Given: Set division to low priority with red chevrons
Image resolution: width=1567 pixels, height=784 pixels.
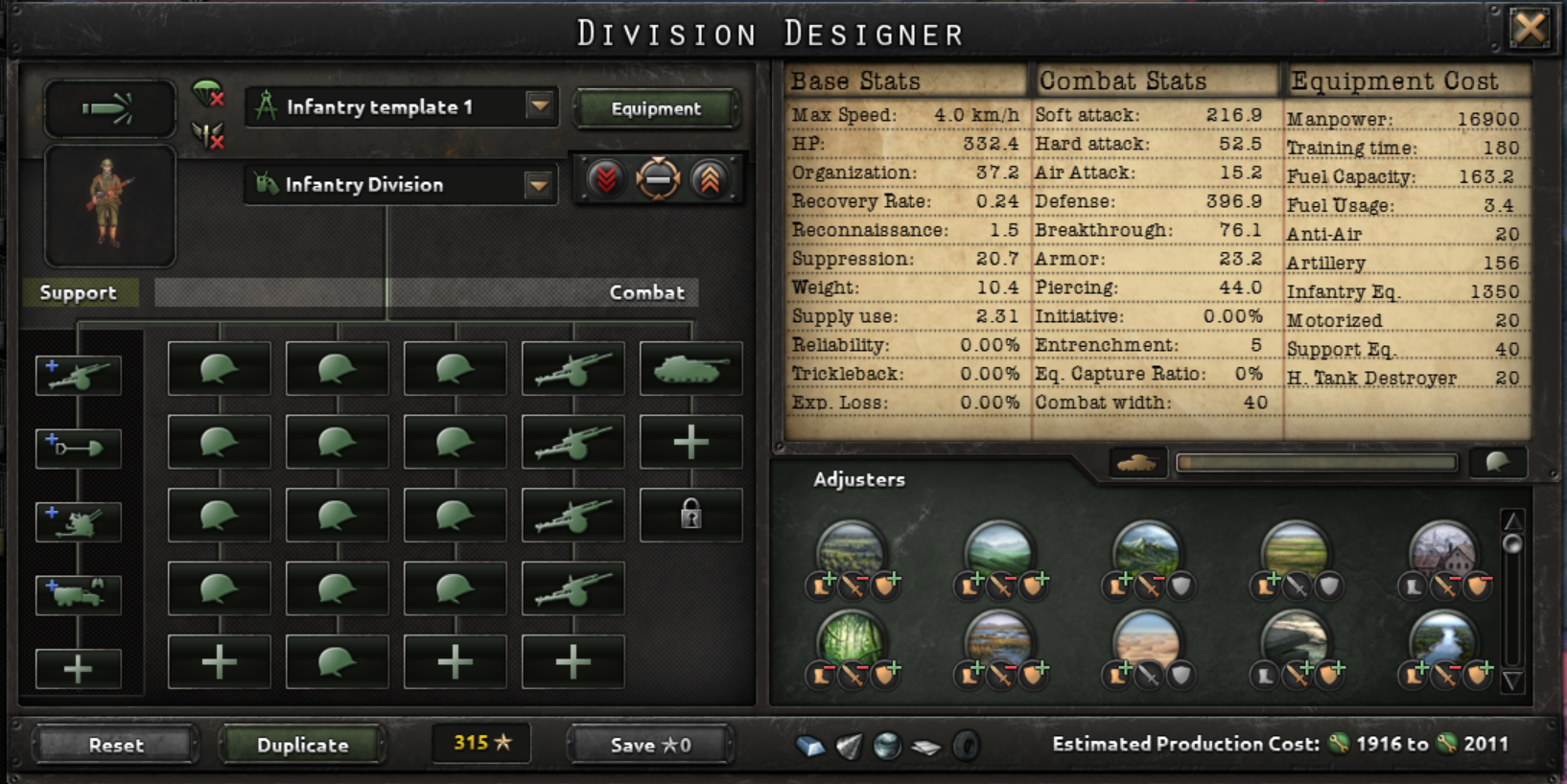Looking at the screenshot, I should [x=605, y=176].
